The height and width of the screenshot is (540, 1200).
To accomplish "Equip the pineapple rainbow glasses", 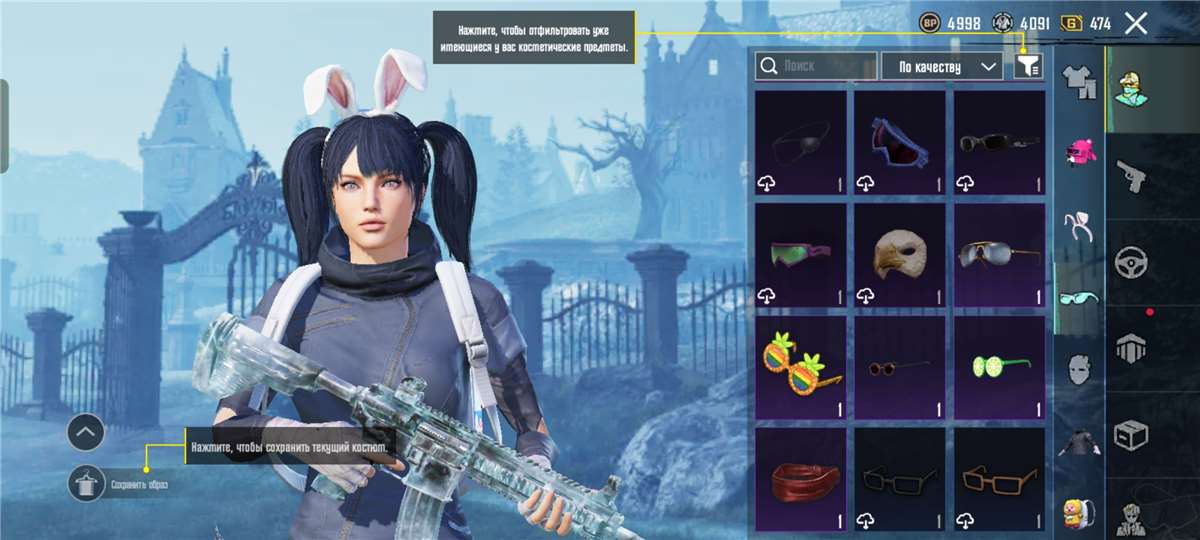I will point(799,368).
